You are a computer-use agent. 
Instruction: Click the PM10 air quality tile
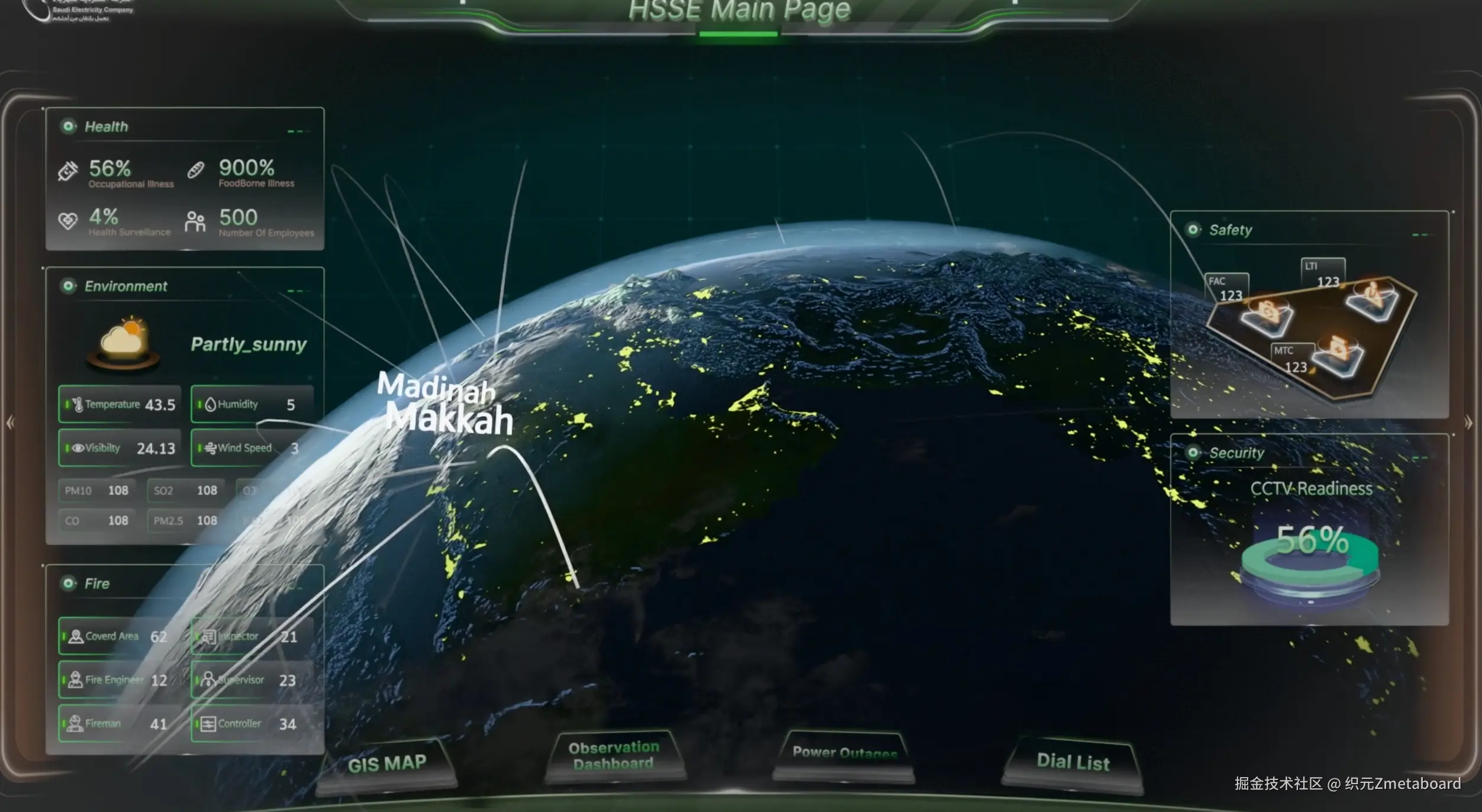click(x=96, y=491)
